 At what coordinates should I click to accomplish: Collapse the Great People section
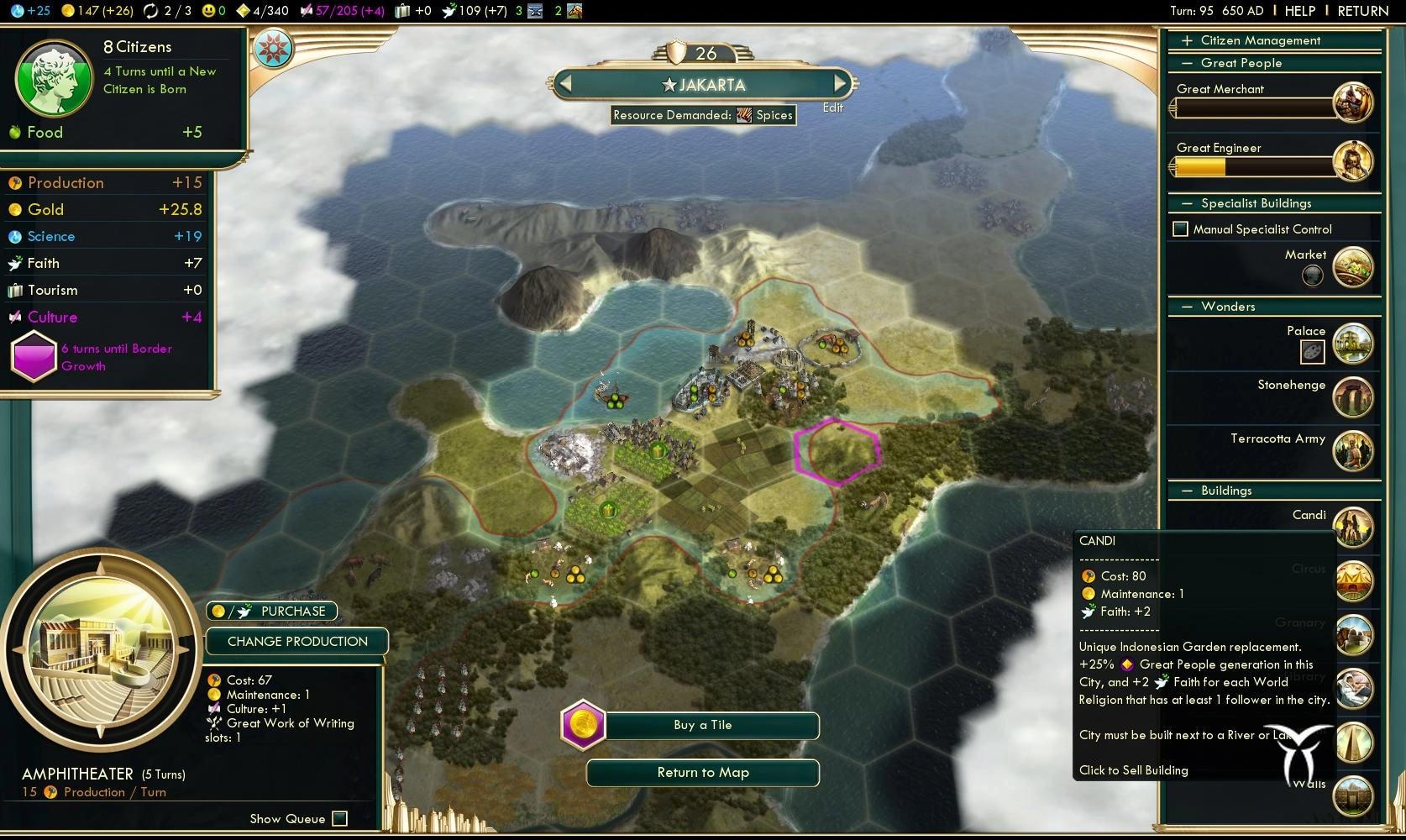[x=1187, y=63]
